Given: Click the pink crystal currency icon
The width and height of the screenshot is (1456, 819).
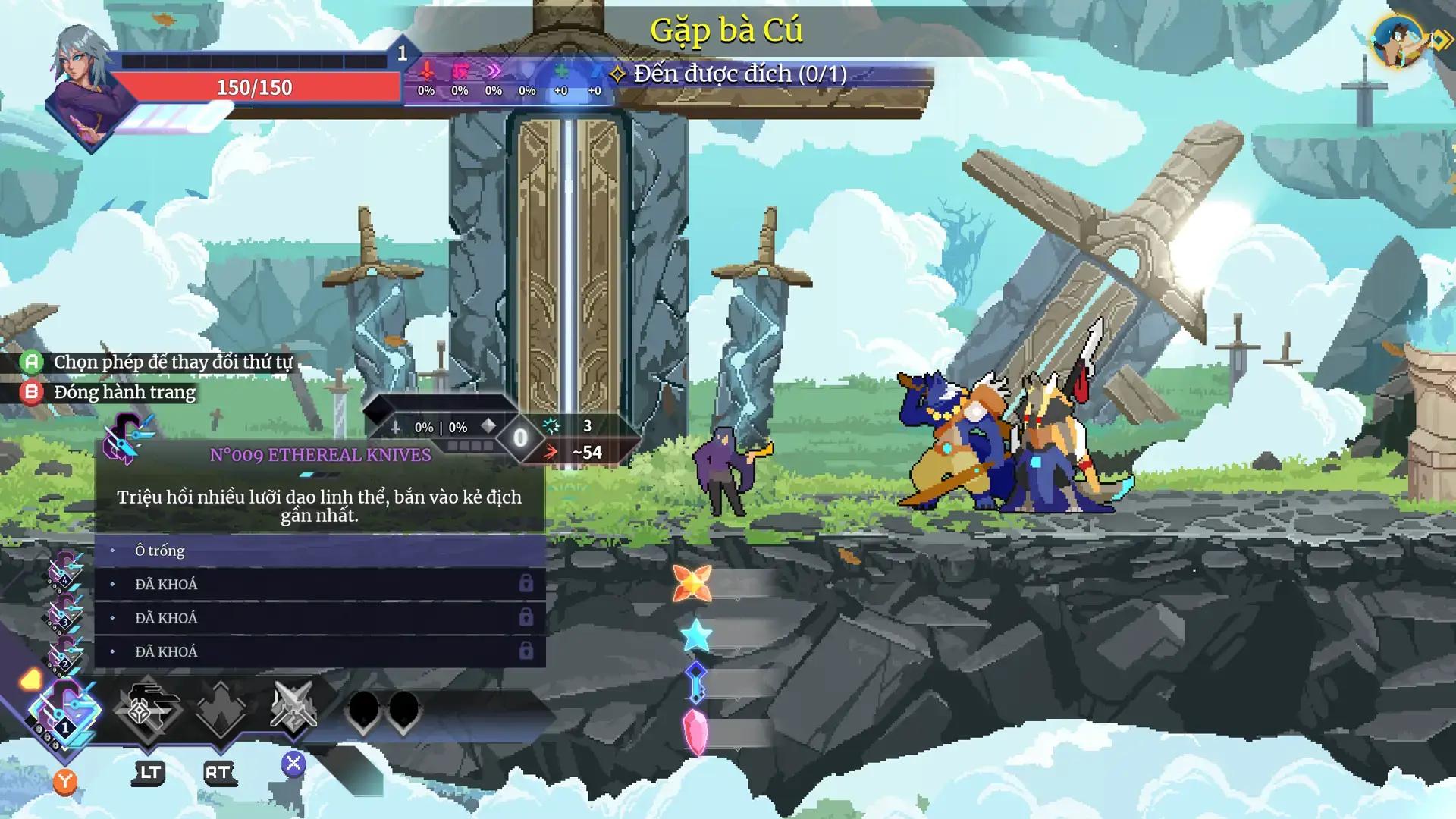Looking at the screenshot, I should point(695,732).
